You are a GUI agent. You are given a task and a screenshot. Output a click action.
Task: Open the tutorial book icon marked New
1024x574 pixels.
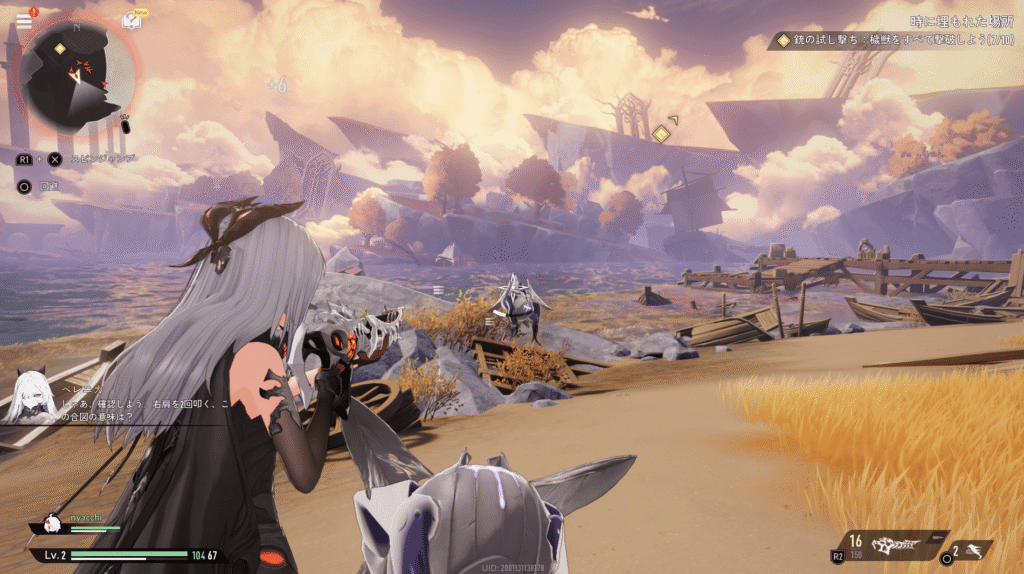tap(132, 20)
